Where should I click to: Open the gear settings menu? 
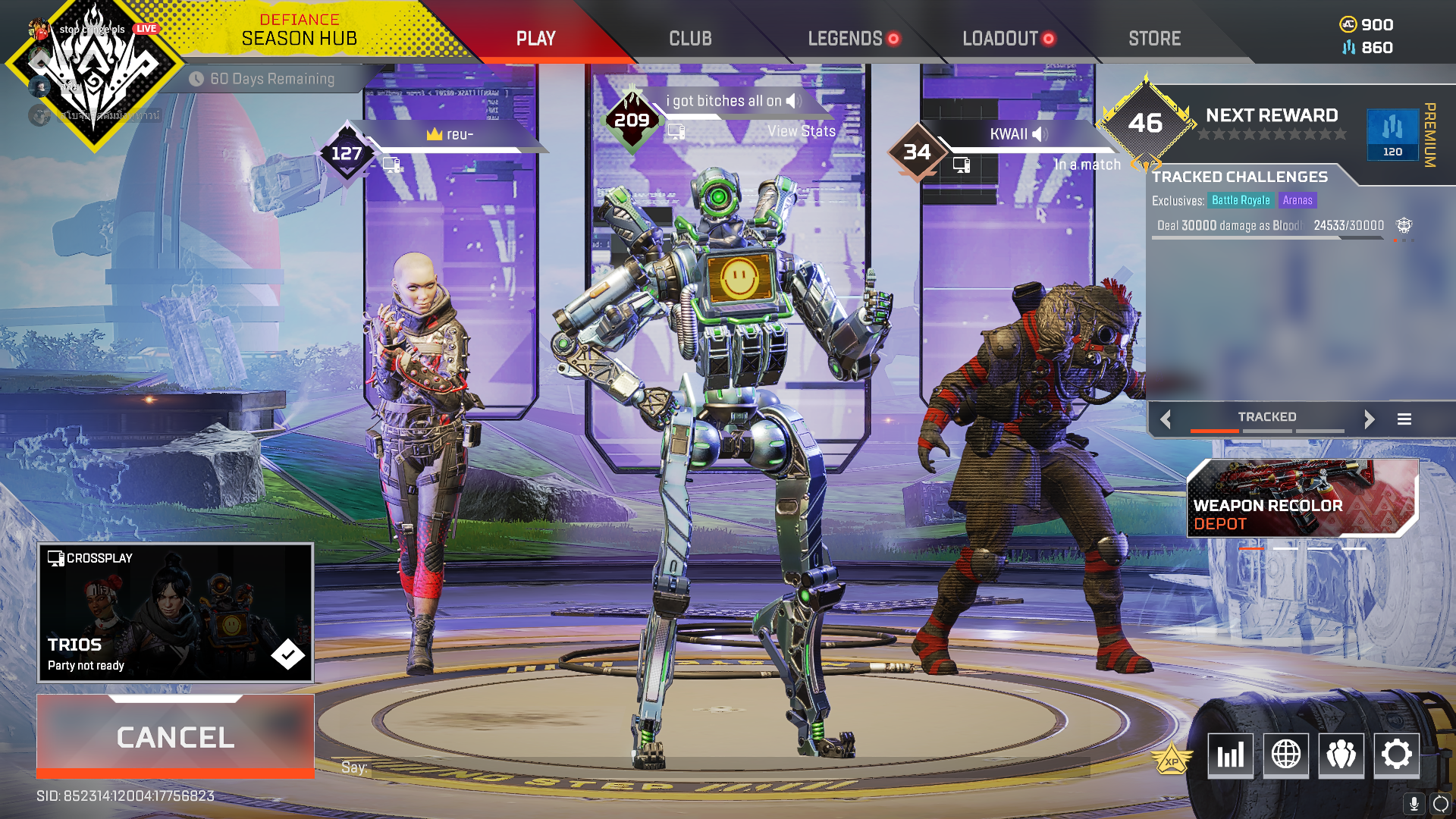coord(1396,755)
